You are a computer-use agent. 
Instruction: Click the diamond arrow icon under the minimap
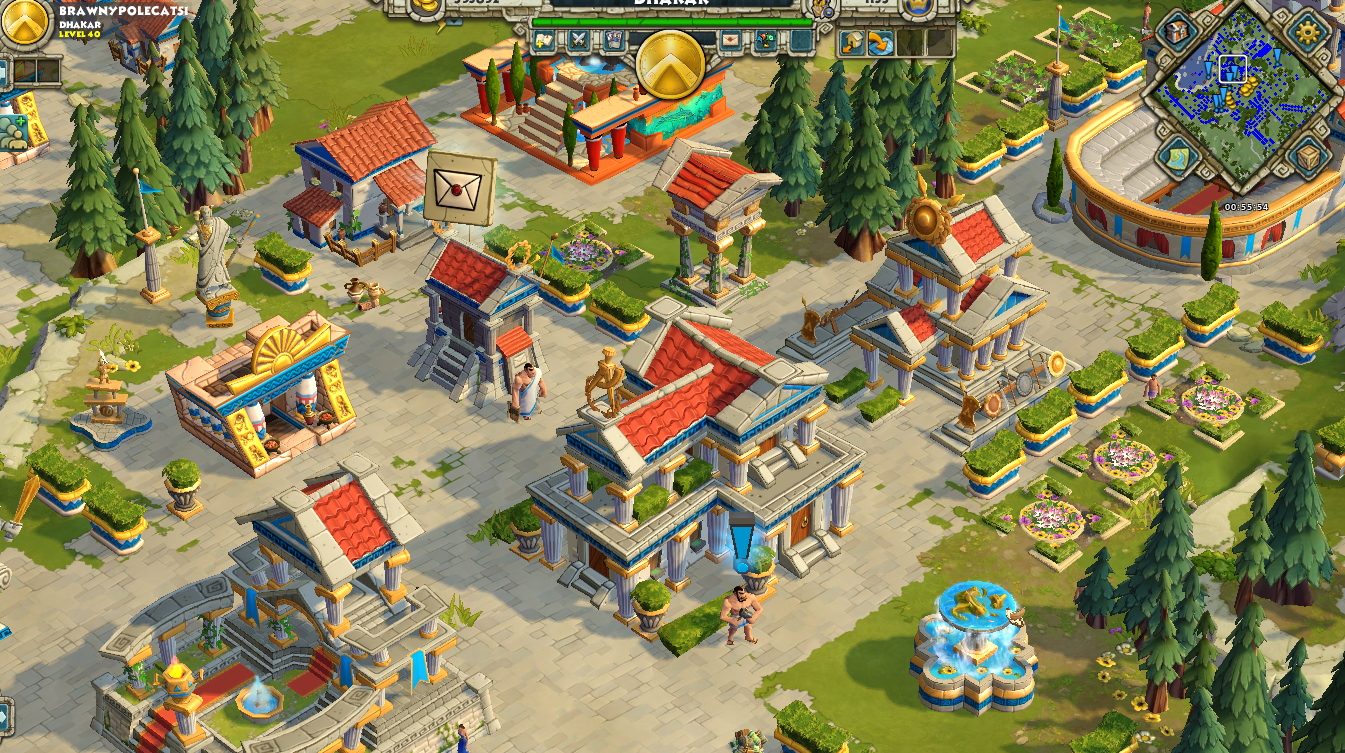point(1177,156)
